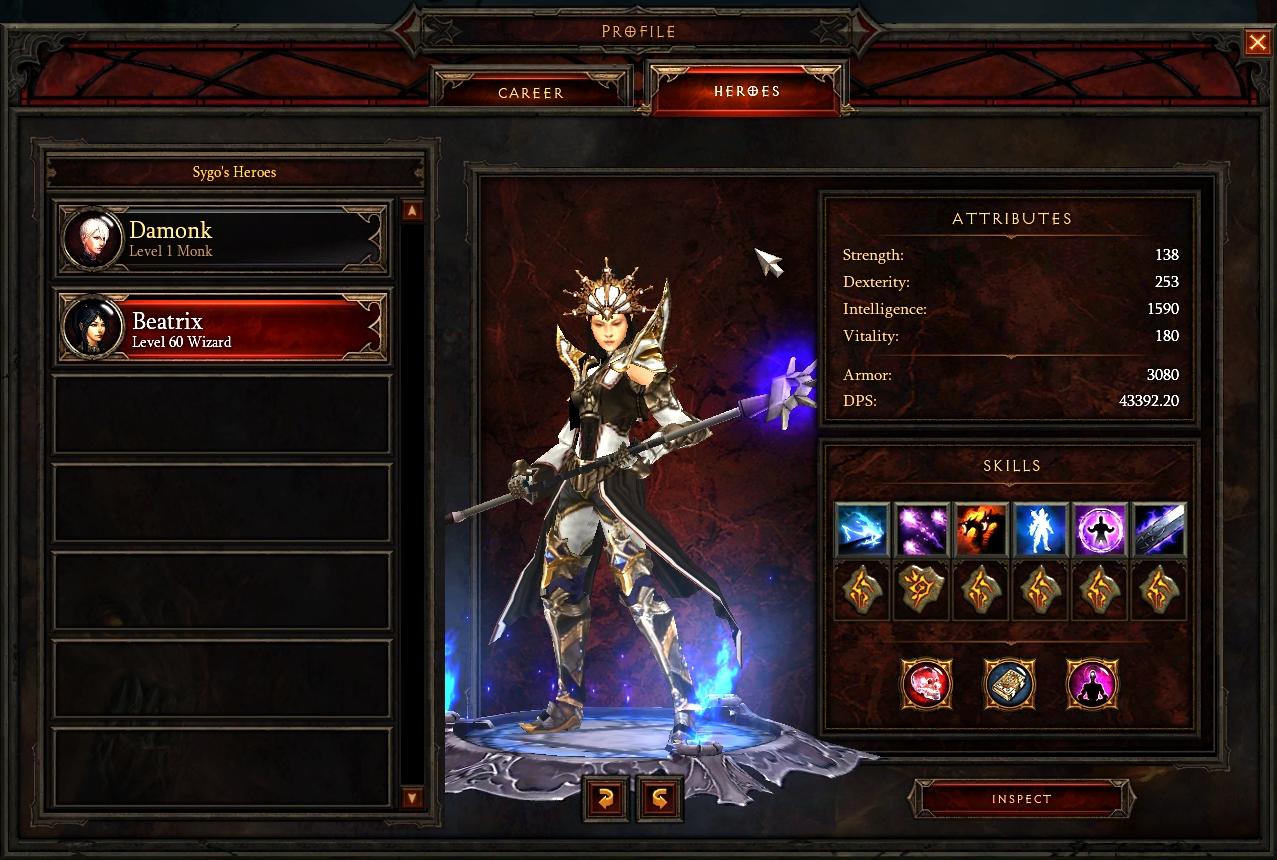Rotate the hero model with the left arrow button

point(606,798)
